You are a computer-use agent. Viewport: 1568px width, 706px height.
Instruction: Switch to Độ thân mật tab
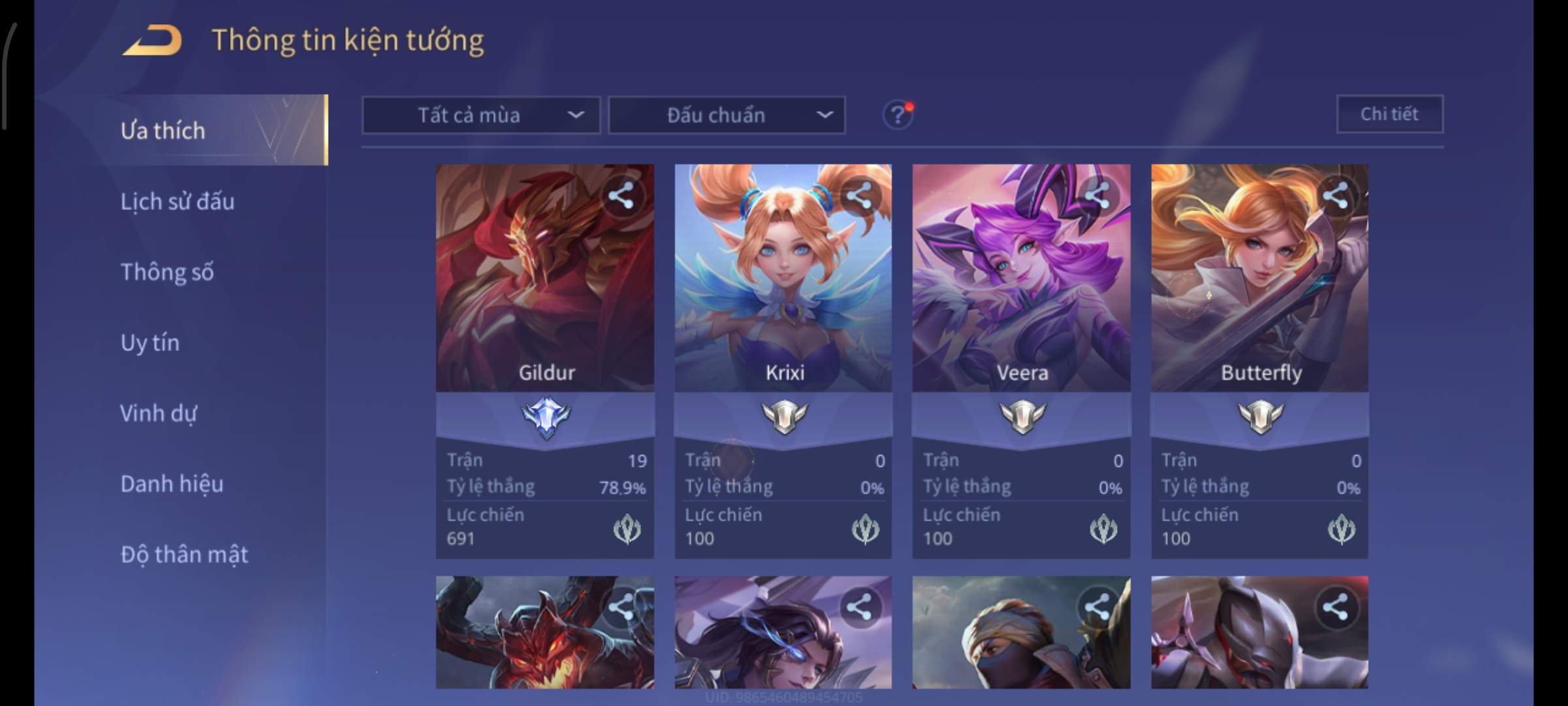184,554
